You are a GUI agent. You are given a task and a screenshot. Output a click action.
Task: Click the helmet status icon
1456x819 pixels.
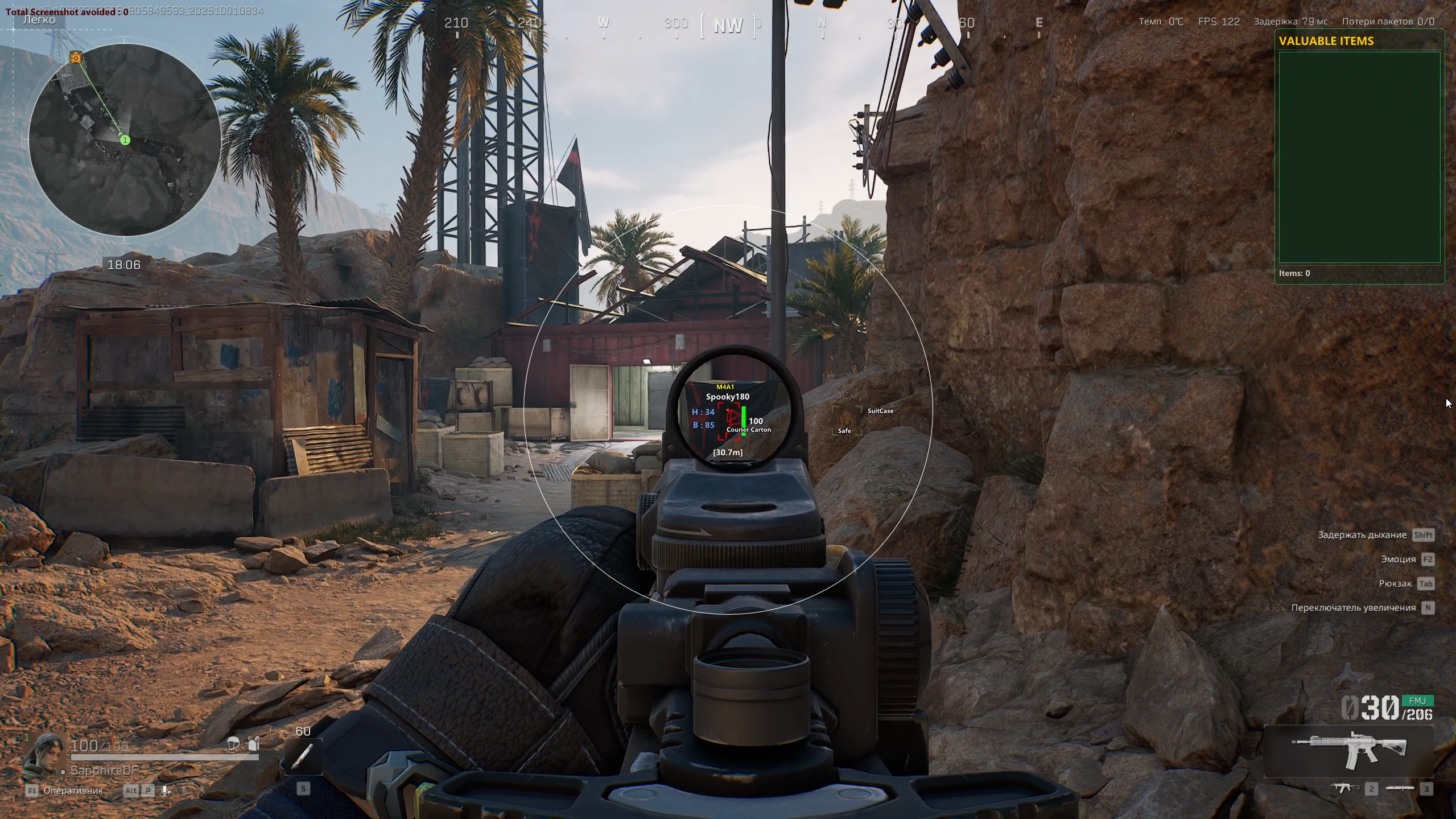(233, 743)
